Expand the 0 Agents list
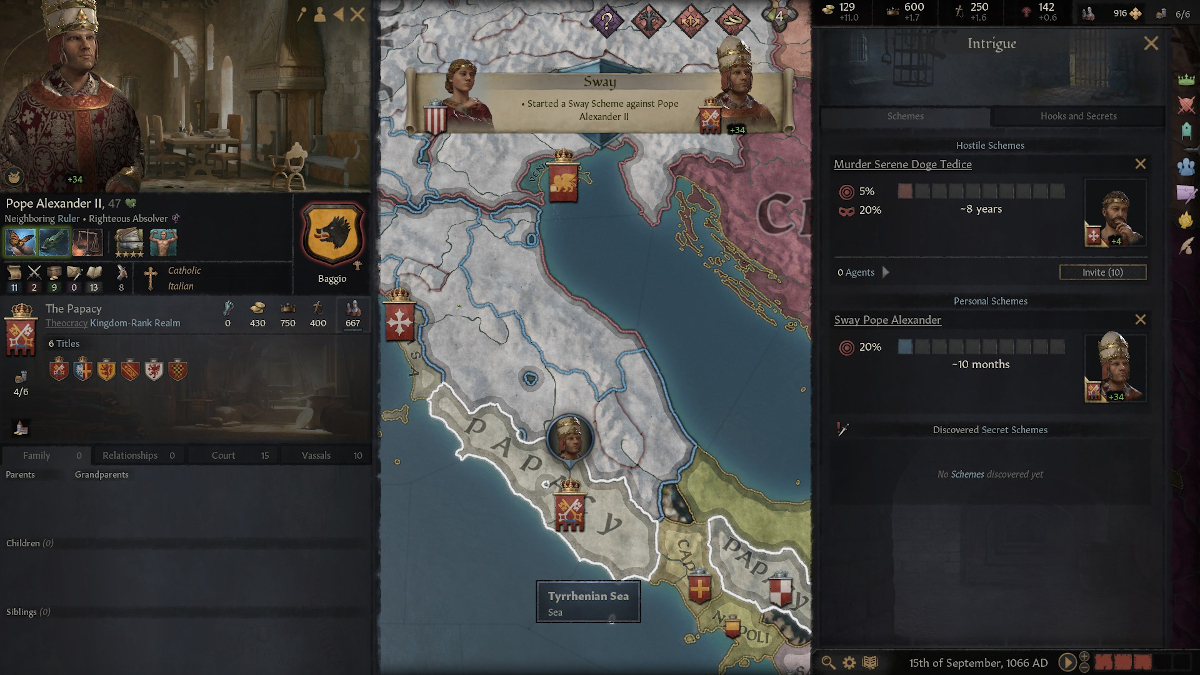Image resolution: width=1200 pixels, height=675 pixels. 886,272
